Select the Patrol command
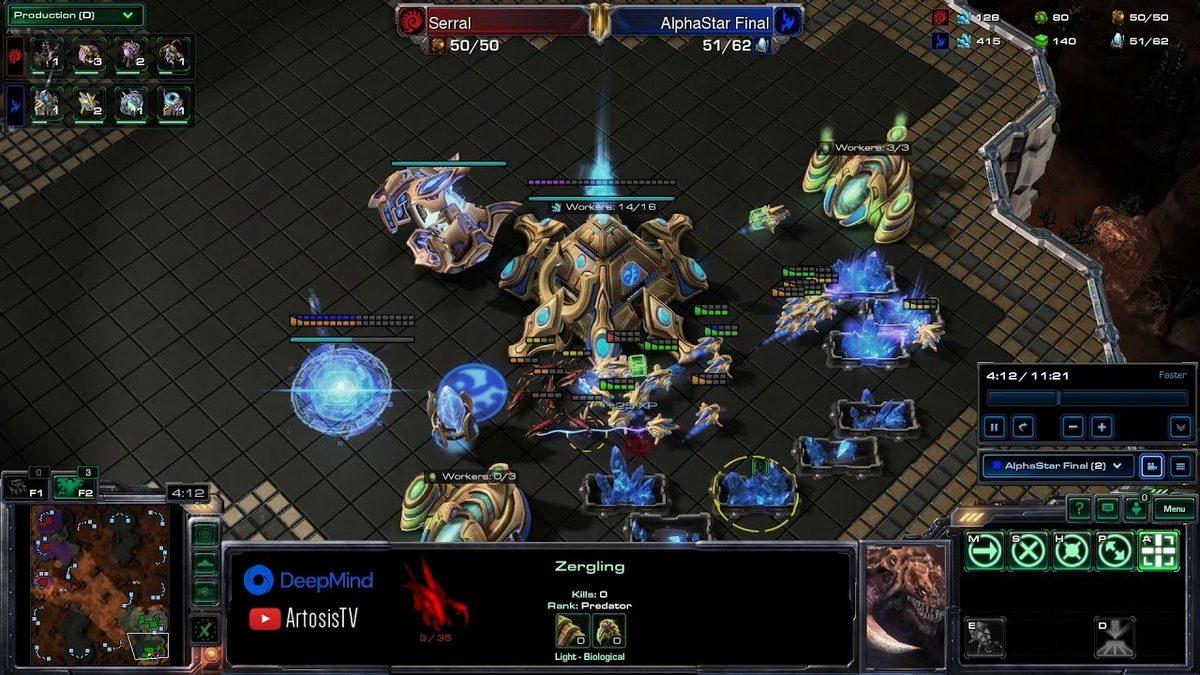The height and width of the screenshot is (675, 1200). point(1115,551)
